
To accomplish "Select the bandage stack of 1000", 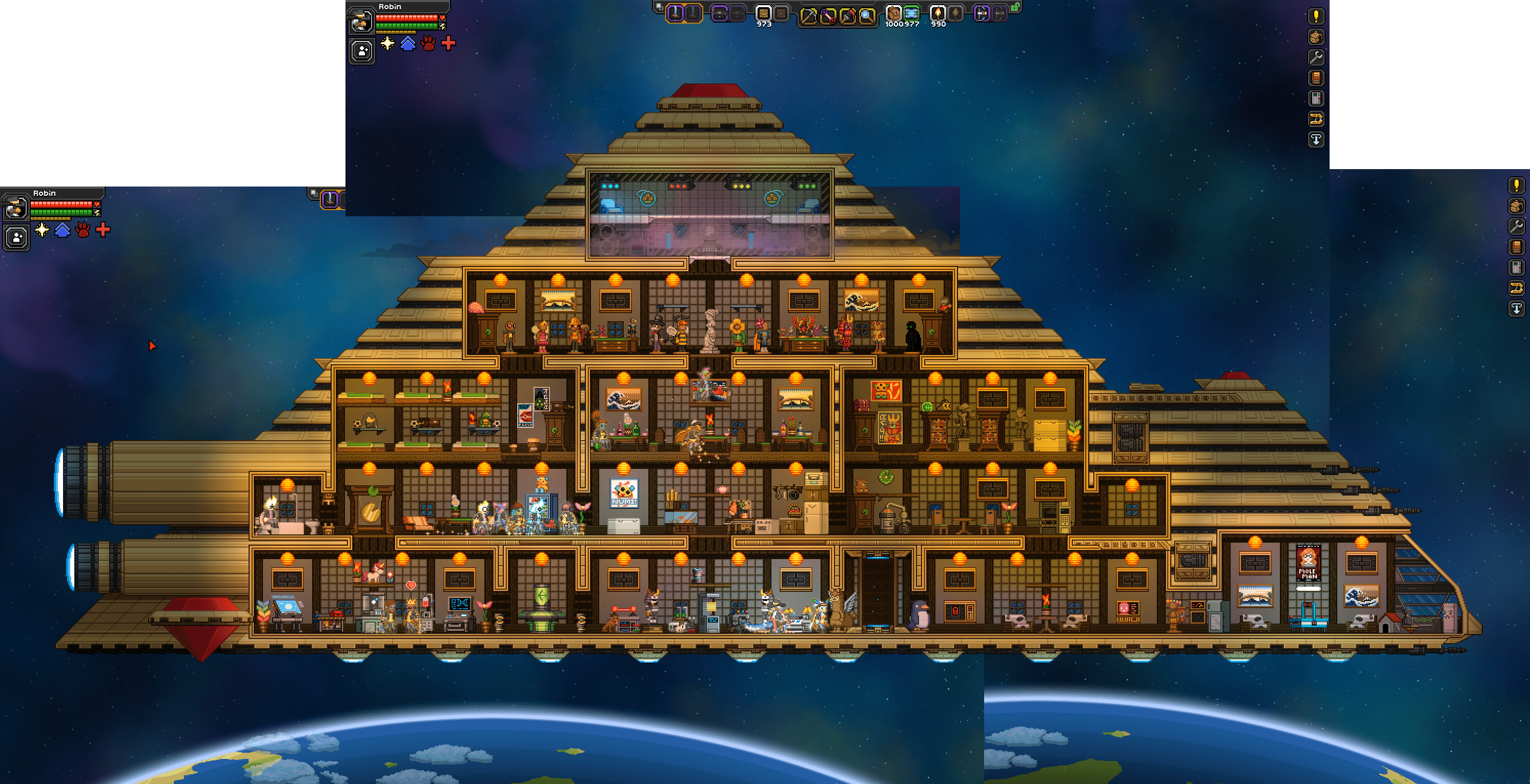I will tap(893, 13).
